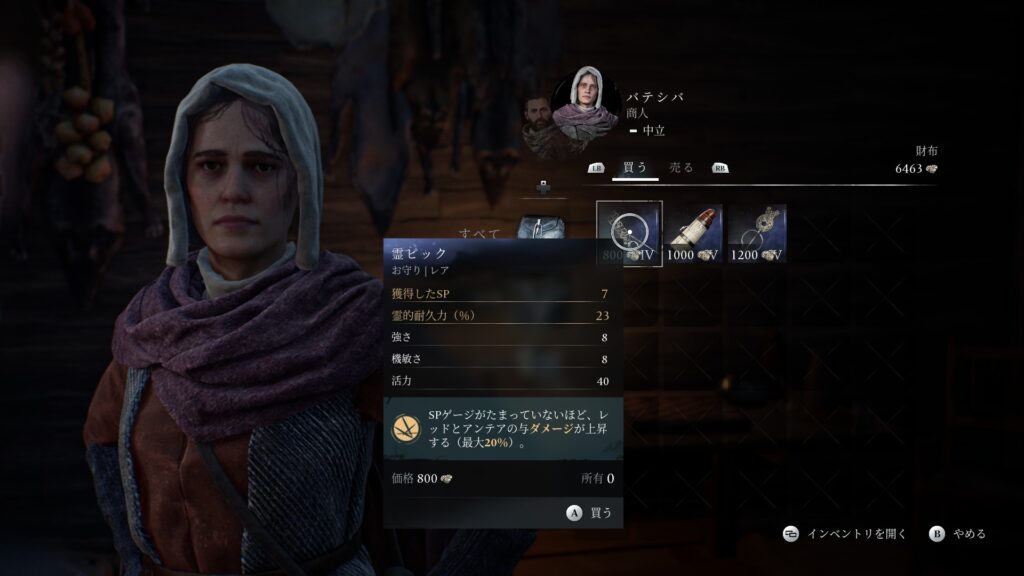Select the 800-price charm item slot
Image resolution: width=1024 pixels, height=576 pixels.
point(629,233)
